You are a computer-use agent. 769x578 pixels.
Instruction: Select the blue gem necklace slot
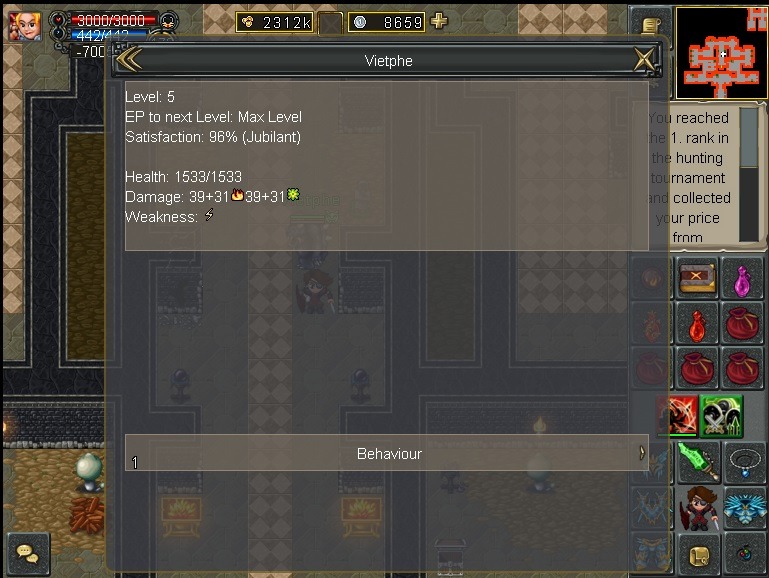click(741, 461)
